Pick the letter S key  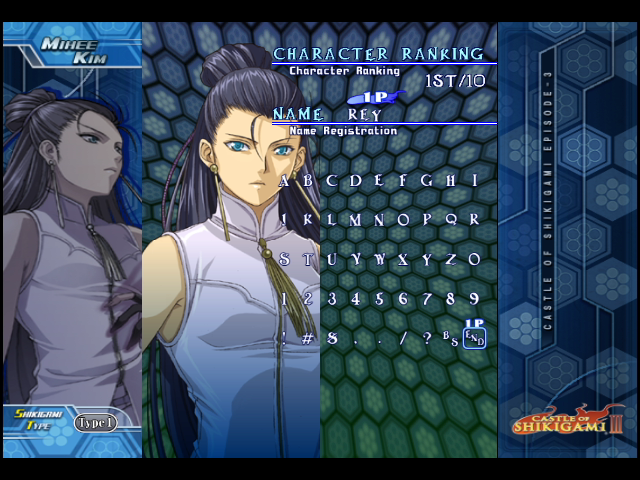284,259
